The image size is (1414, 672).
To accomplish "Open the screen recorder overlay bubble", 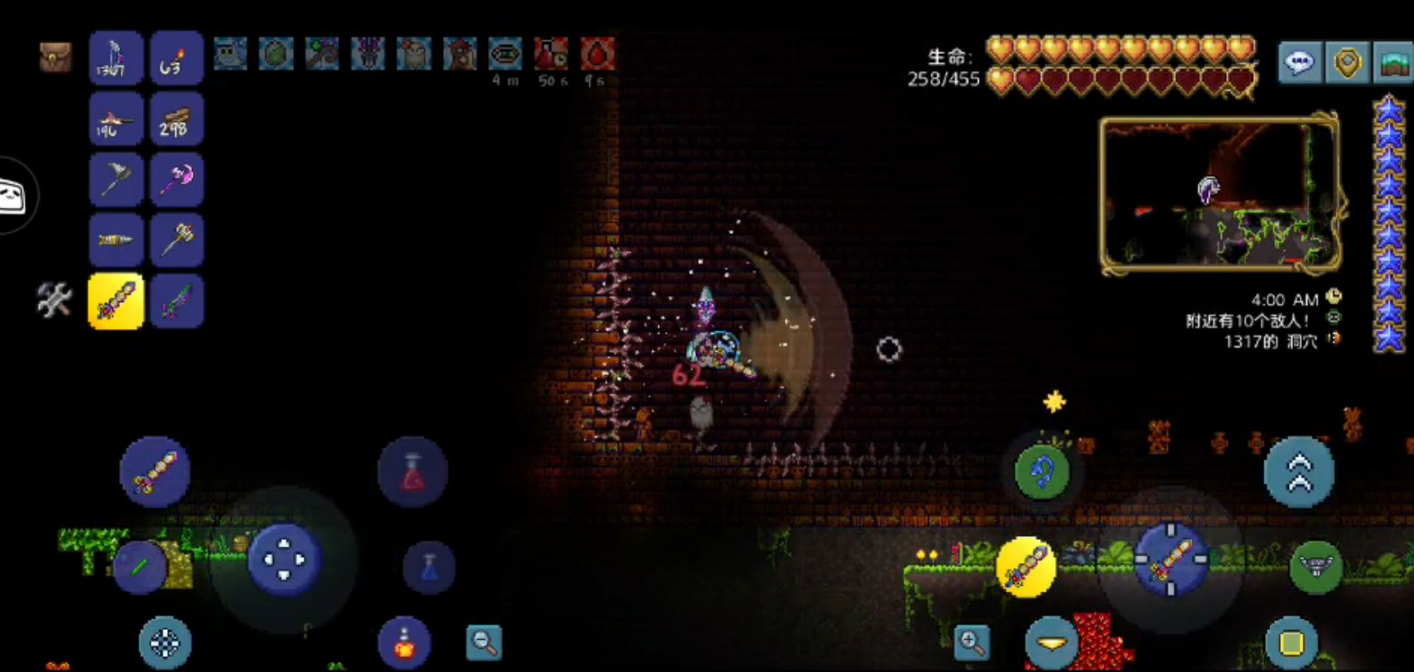I will coord(14,195).
